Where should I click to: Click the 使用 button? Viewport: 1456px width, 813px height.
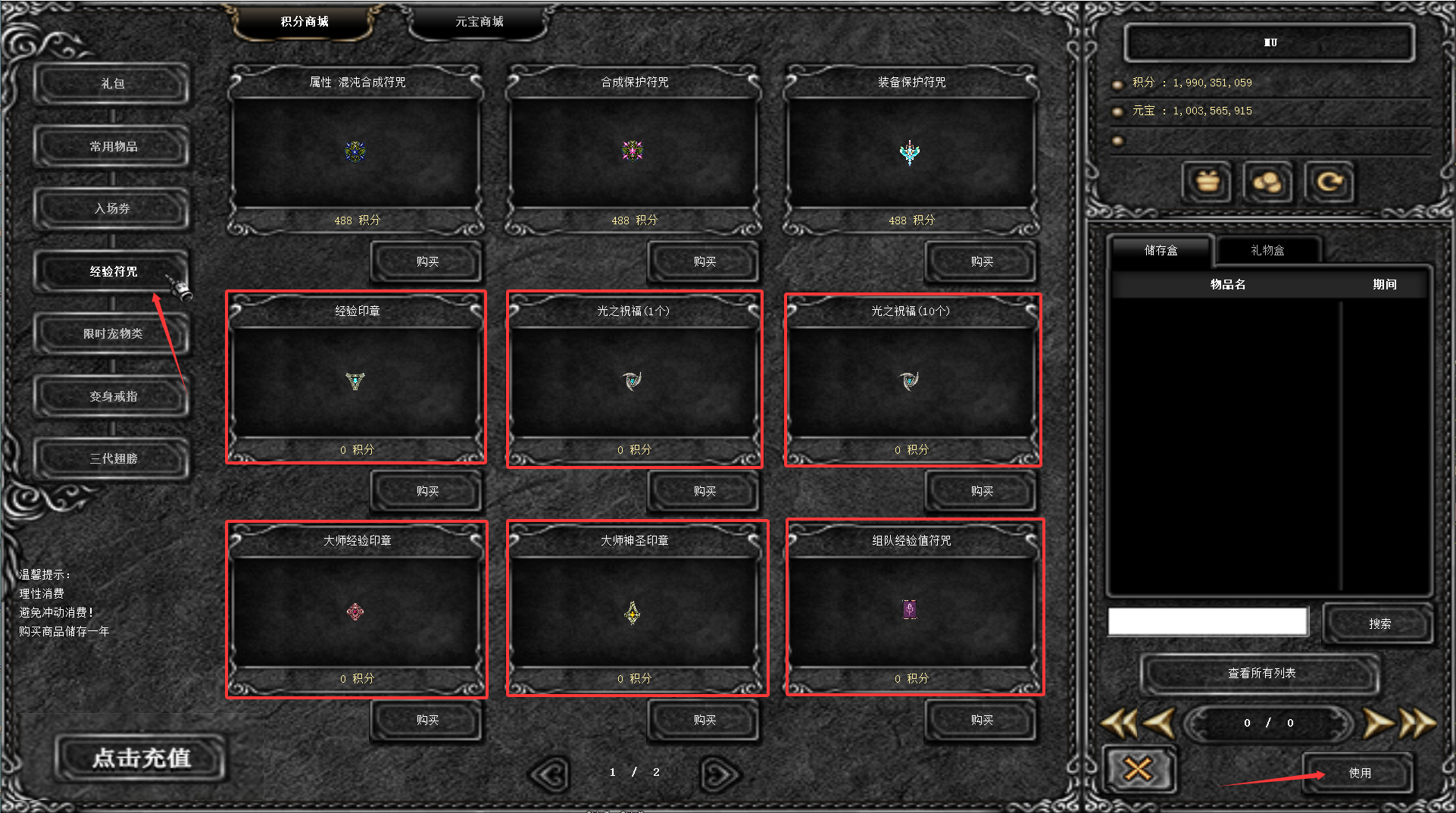click(1359, 773)
